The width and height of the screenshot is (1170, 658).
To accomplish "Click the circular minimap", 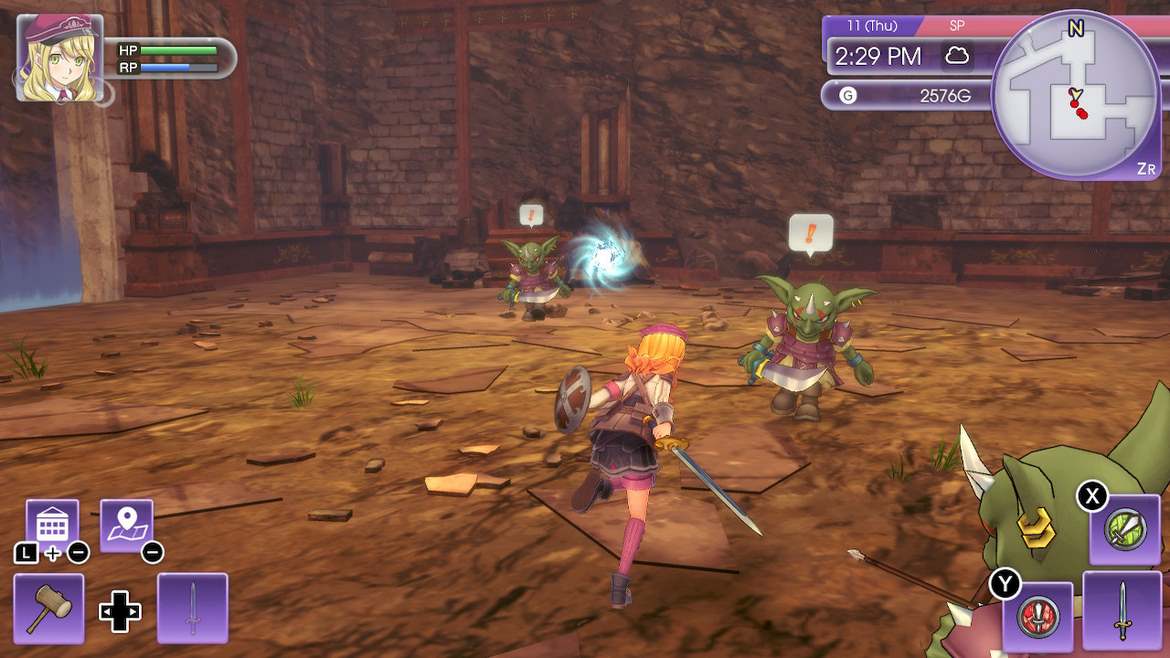I will [1075, 96].
